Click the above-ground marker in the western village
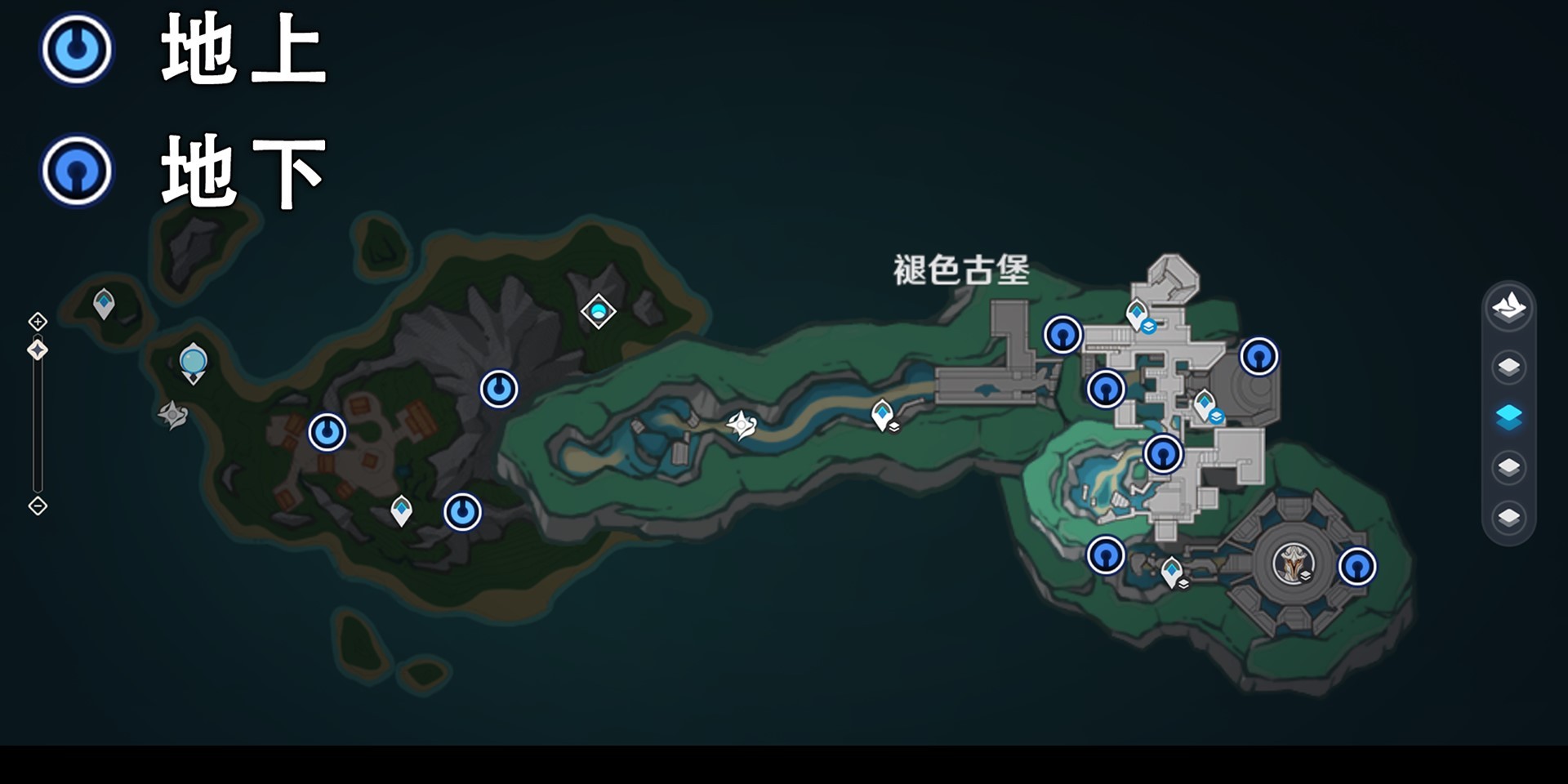1568x784 pixels. [x=327, y=430]
